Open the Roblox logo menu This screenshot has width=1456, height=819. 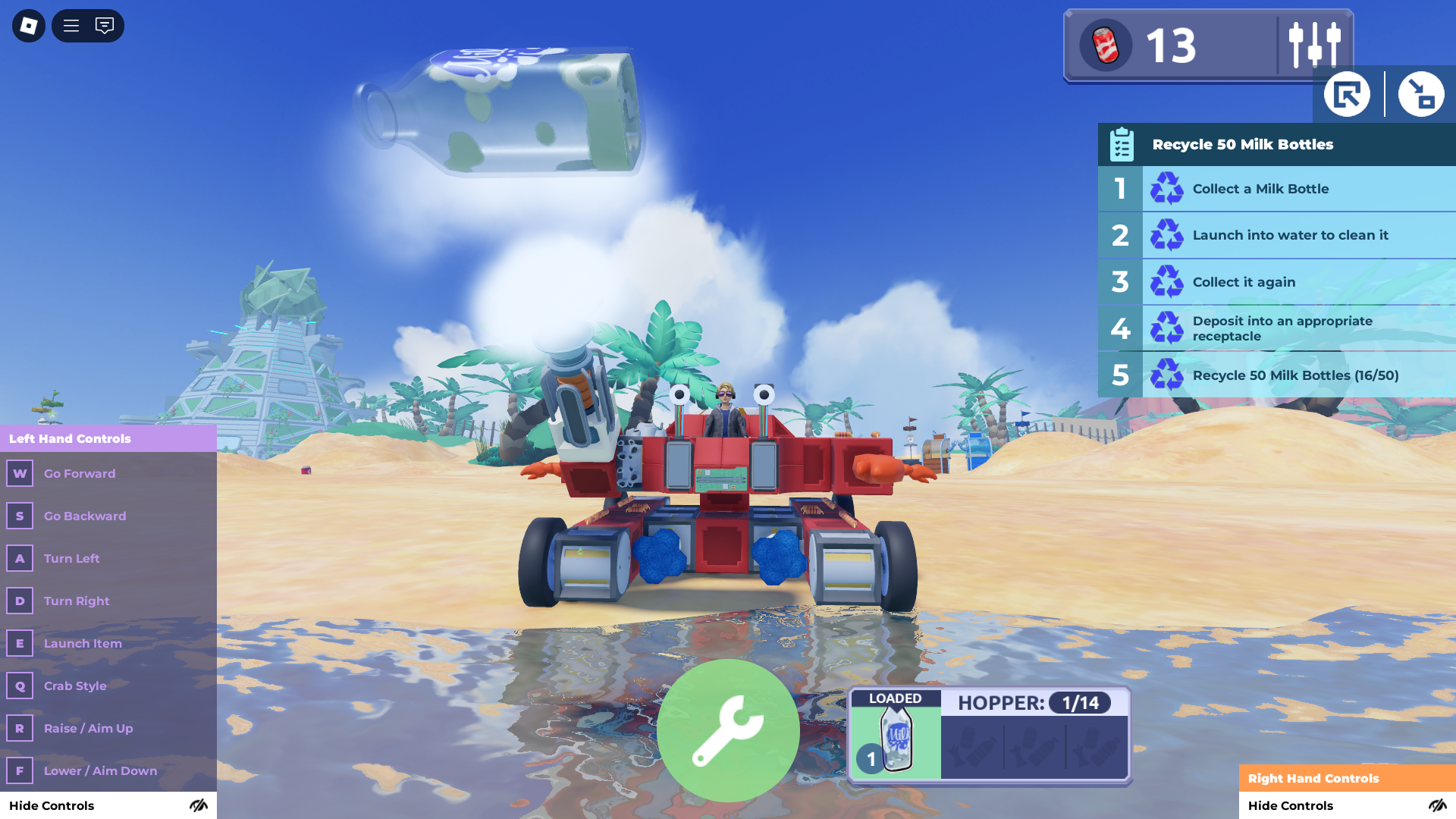29,26
